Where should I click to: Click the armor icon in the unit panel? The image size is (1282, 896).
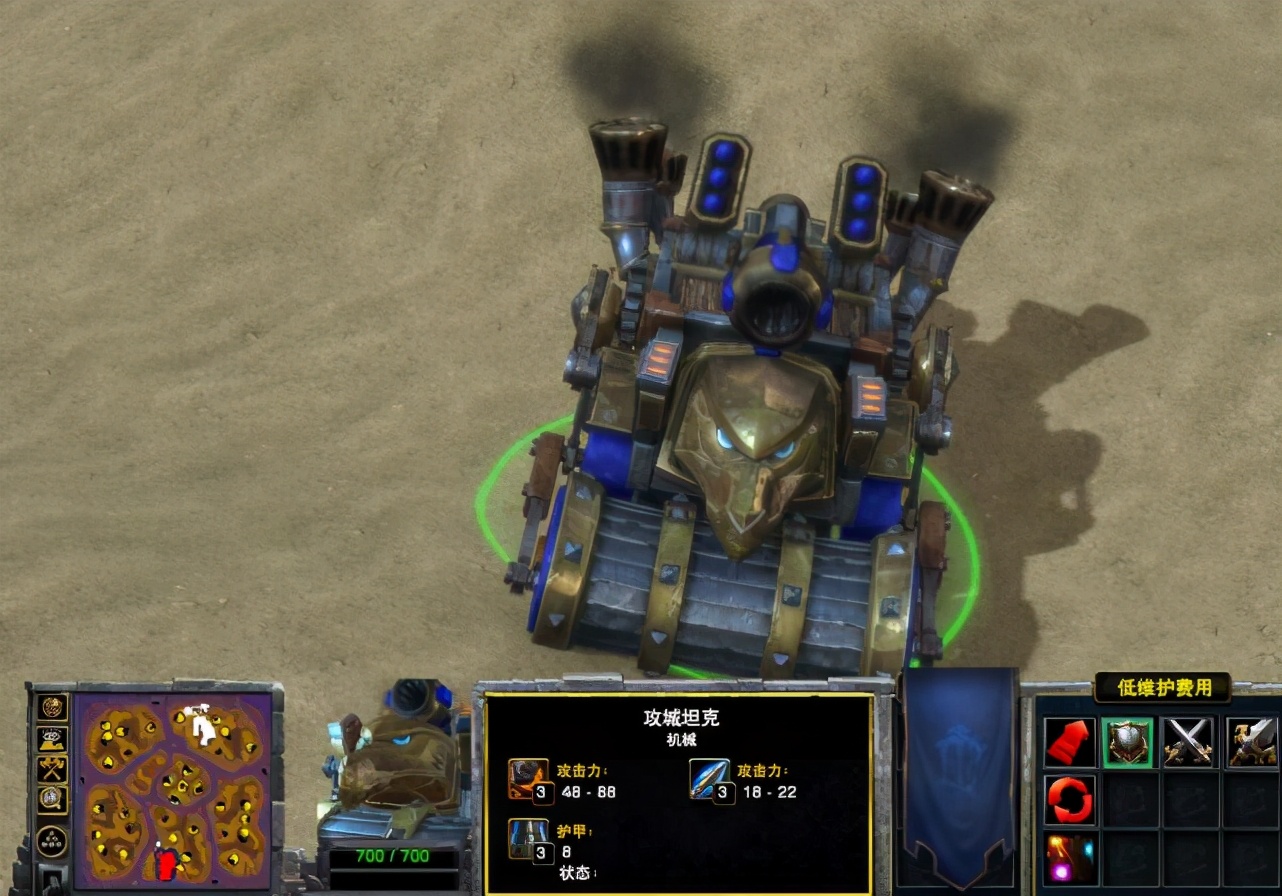(528, 838)
